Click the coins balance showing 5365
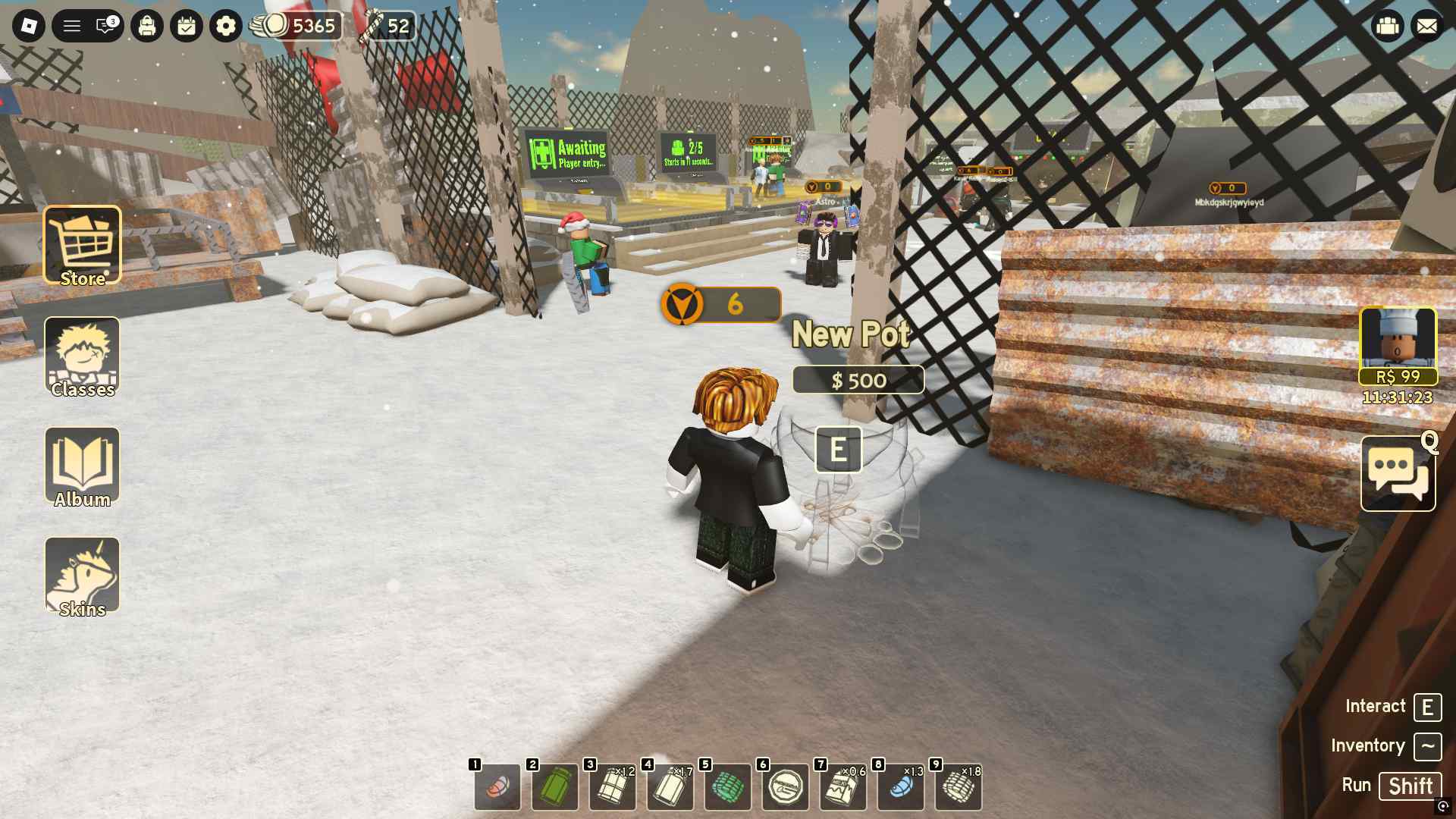The image size is (1456, 819). click(x=296, y=26)
